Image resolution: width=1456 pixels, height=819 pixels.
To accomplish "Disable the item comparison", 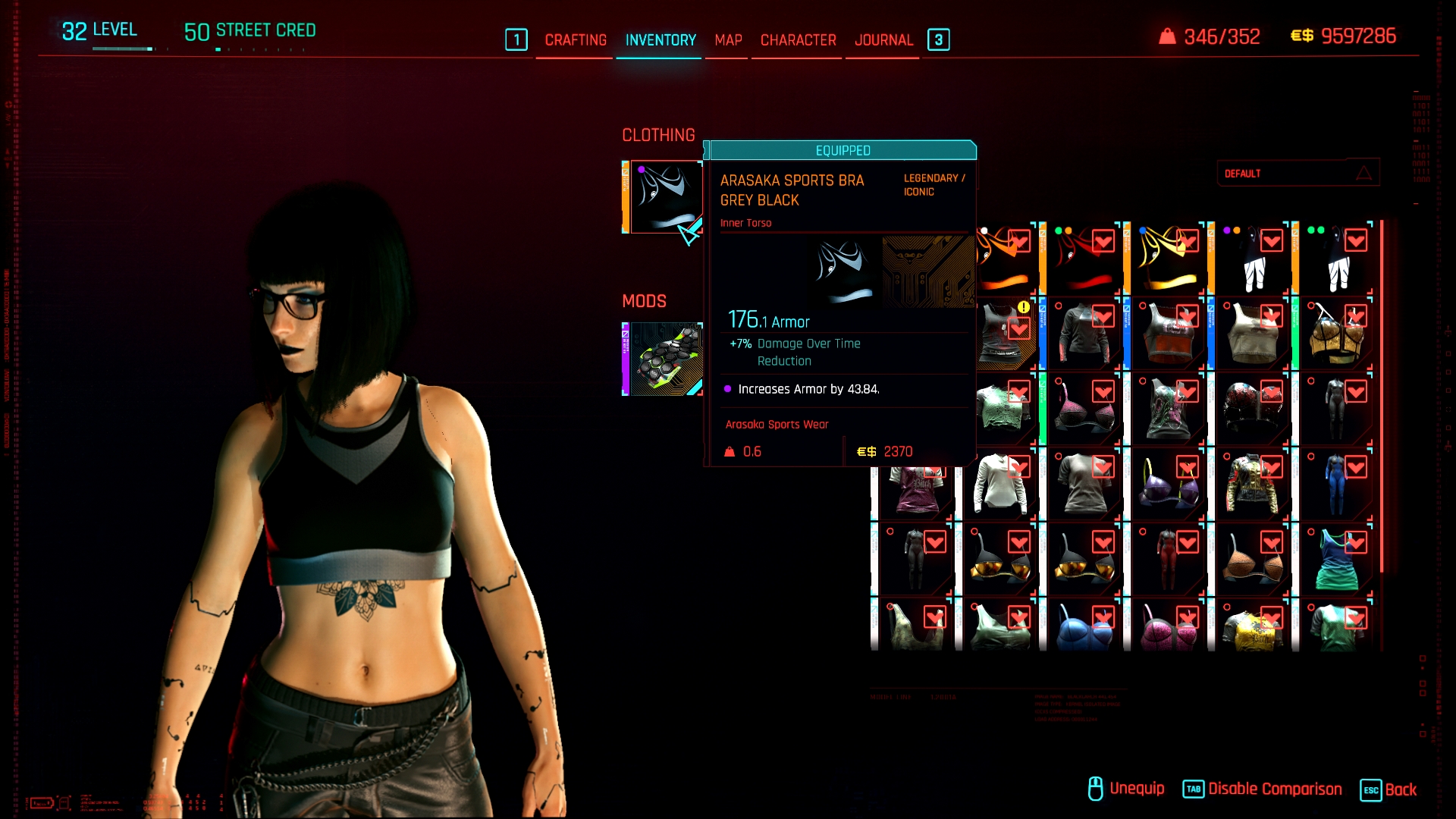I will coord(1263,789).
